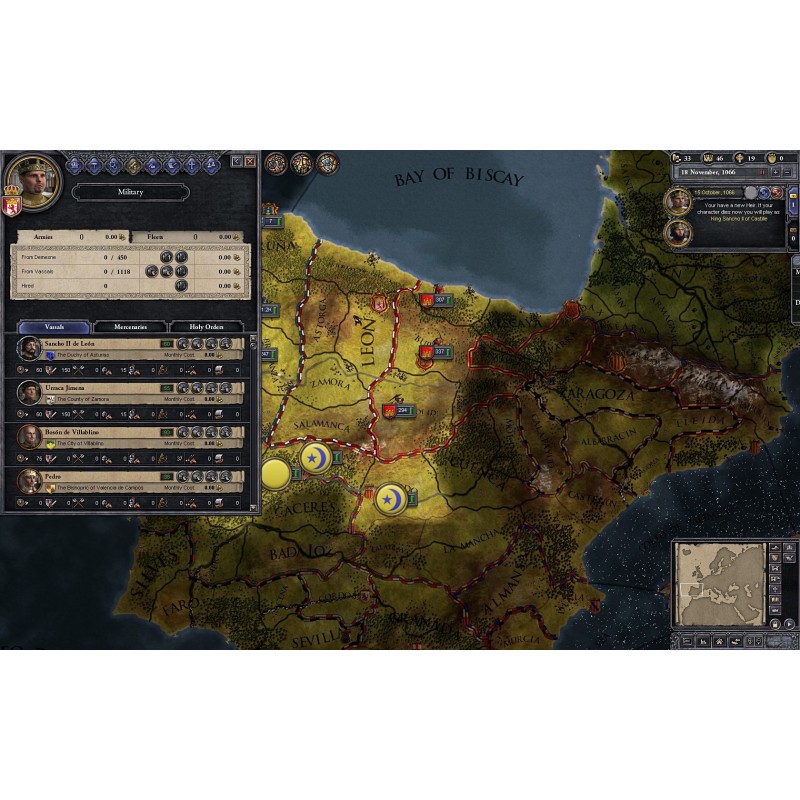Viewport: 800px width, 800px height.
Task: Click Sancho II de León's portrait
Action: click(30, 349)
